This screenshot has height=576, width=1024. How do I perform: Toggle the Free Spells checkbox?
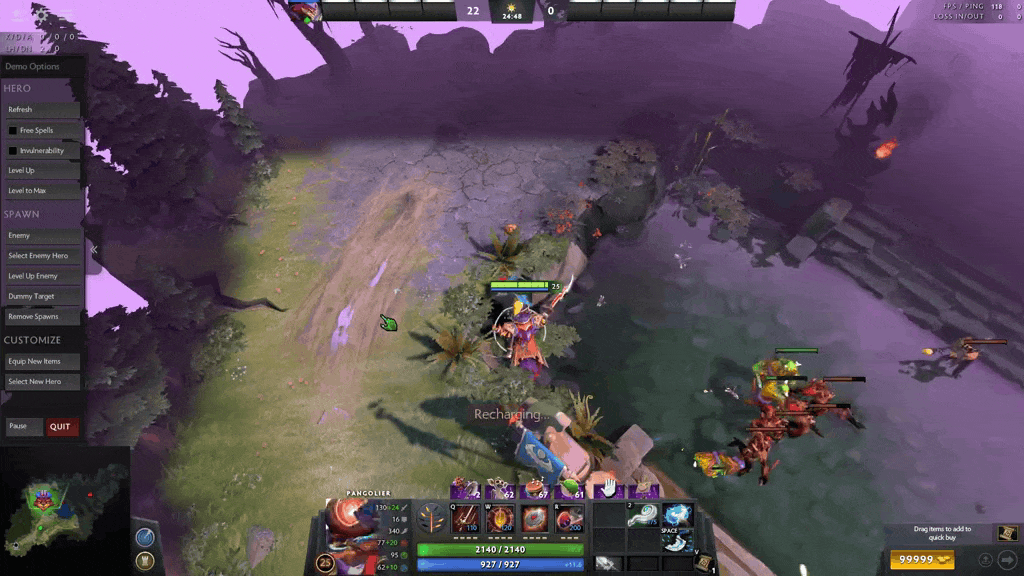pyautogui.click(x=14, y=130)
